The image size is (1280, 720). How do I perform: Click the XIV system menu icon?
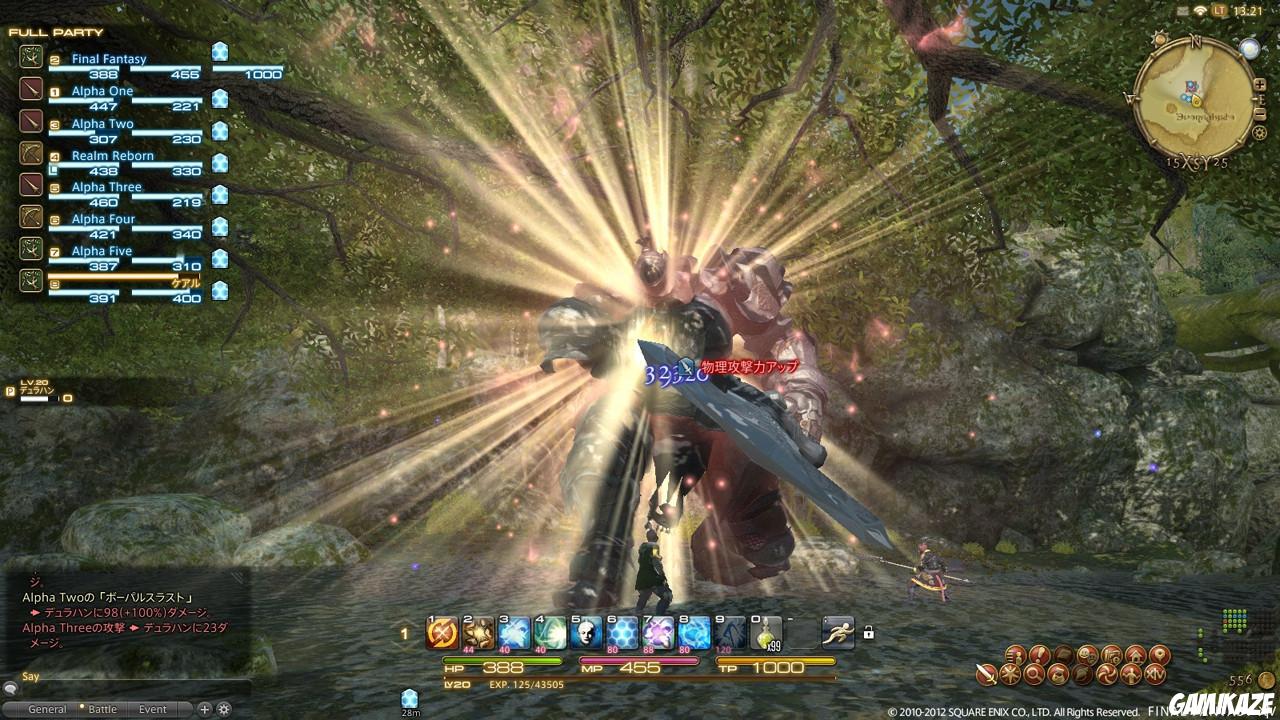tap(1157, 674)
